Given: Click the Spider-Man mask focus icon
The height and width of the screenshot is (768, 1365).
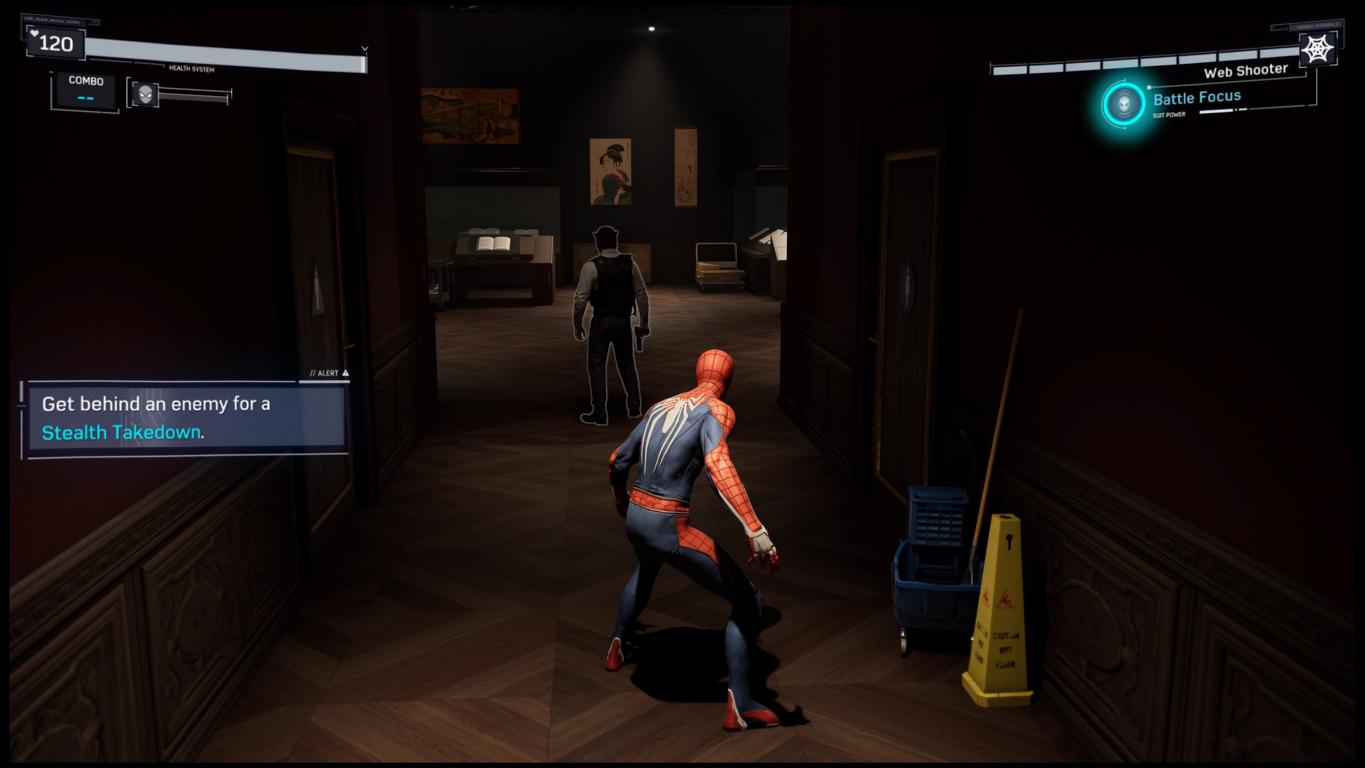Looking at the screenshot, I should (x=145, y=93).
